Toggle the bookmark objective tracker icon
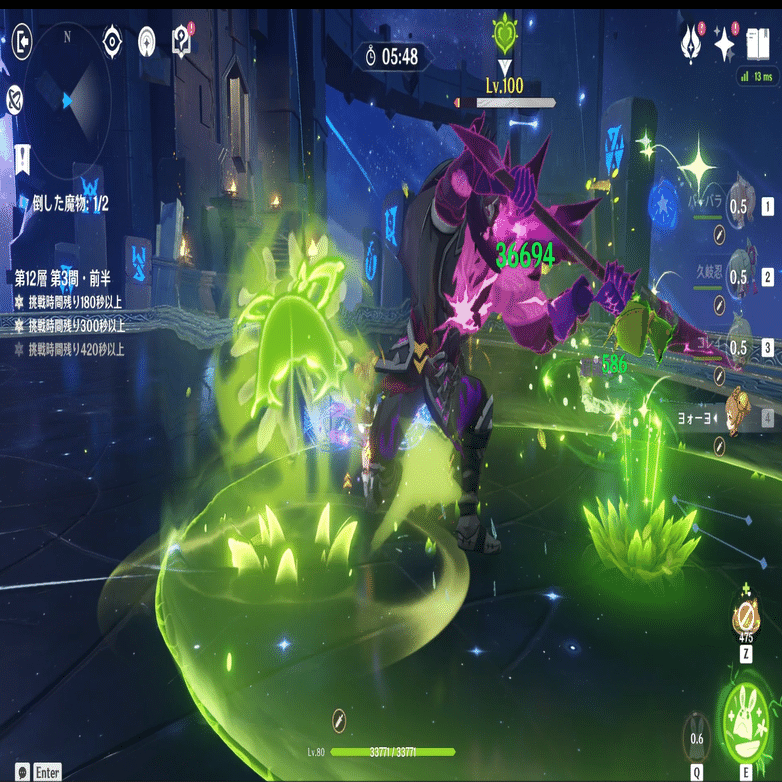Screen dimensions: 782x782 pos(21,156)
